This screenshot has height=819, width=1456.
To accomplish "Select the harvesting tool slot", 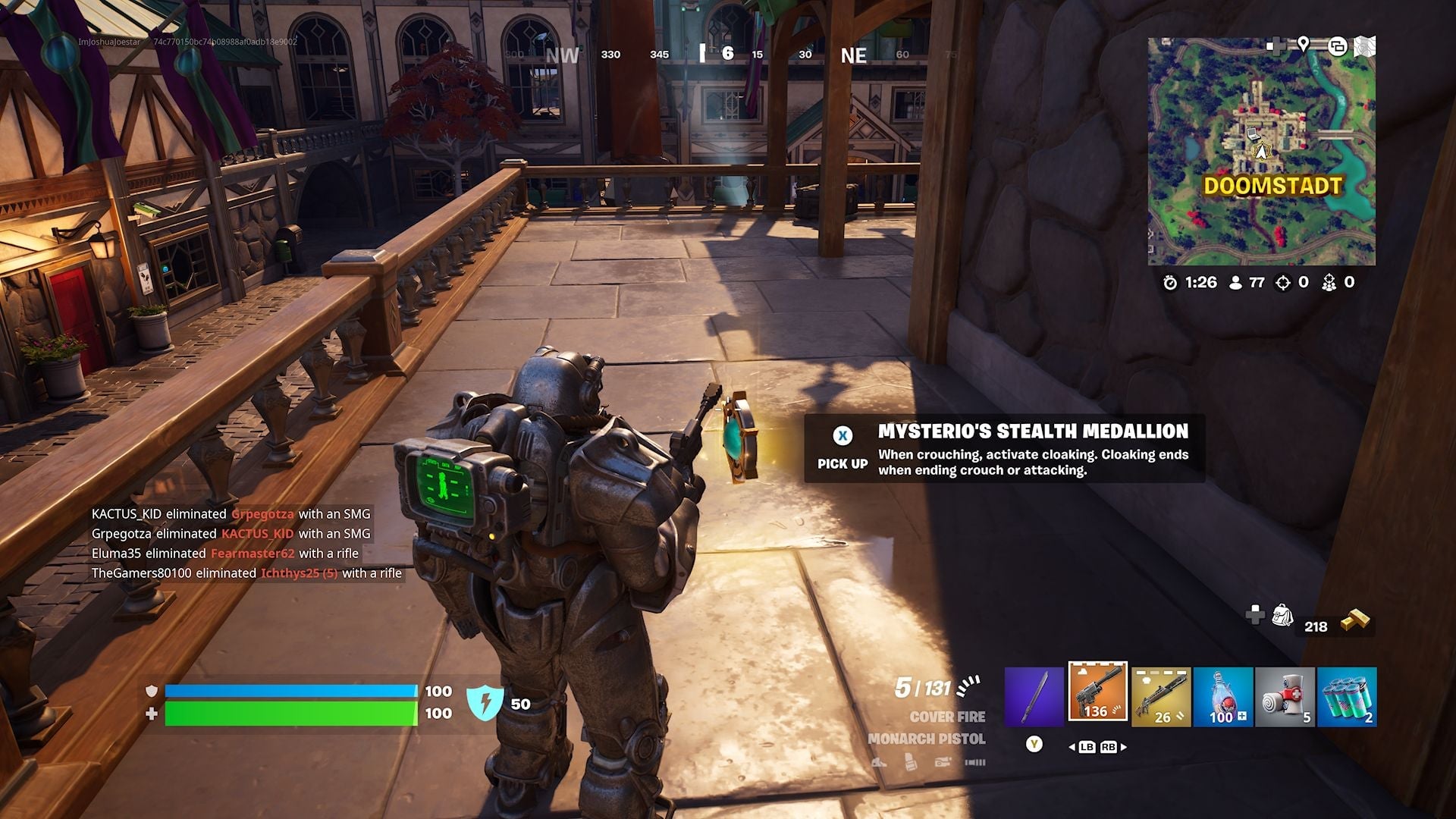I will point(1034,694).
